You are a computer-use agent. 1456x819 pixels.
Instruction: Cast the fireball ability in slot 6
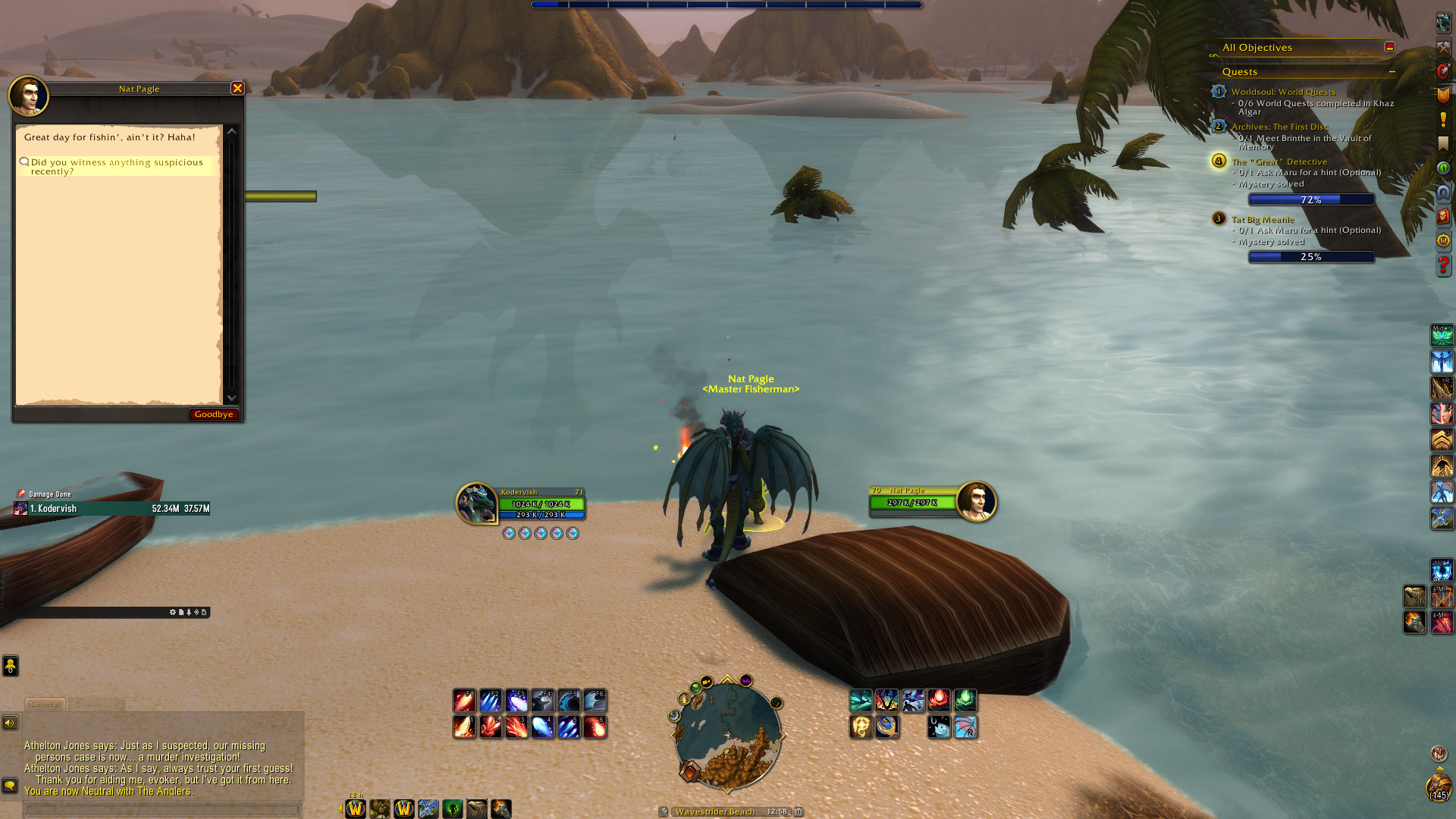[595, 727]
